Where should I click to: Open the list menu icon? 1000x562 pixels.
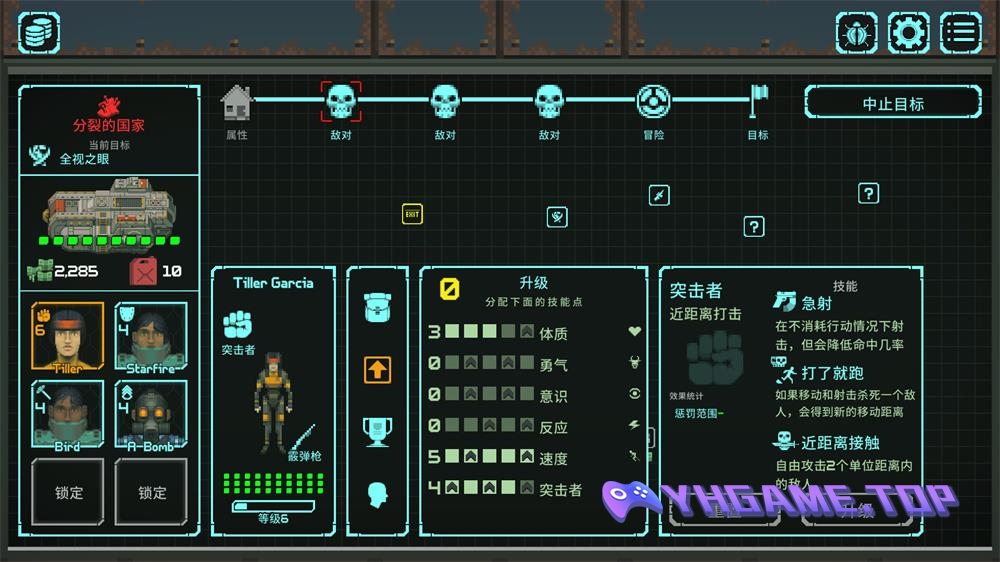pos(960,33)
